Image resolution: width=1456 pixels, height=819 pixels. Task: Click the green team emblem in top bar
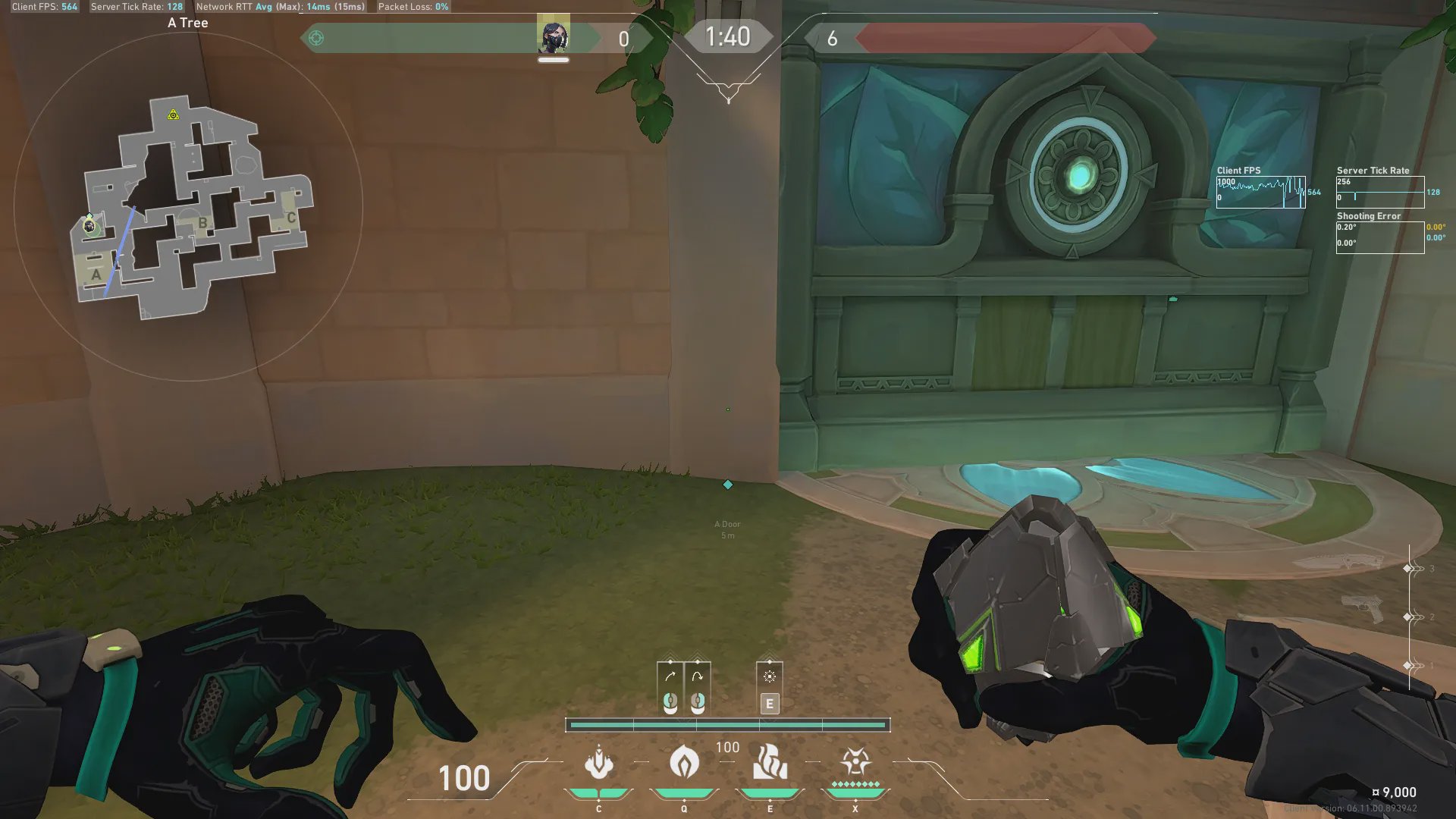tap(316, 38)
